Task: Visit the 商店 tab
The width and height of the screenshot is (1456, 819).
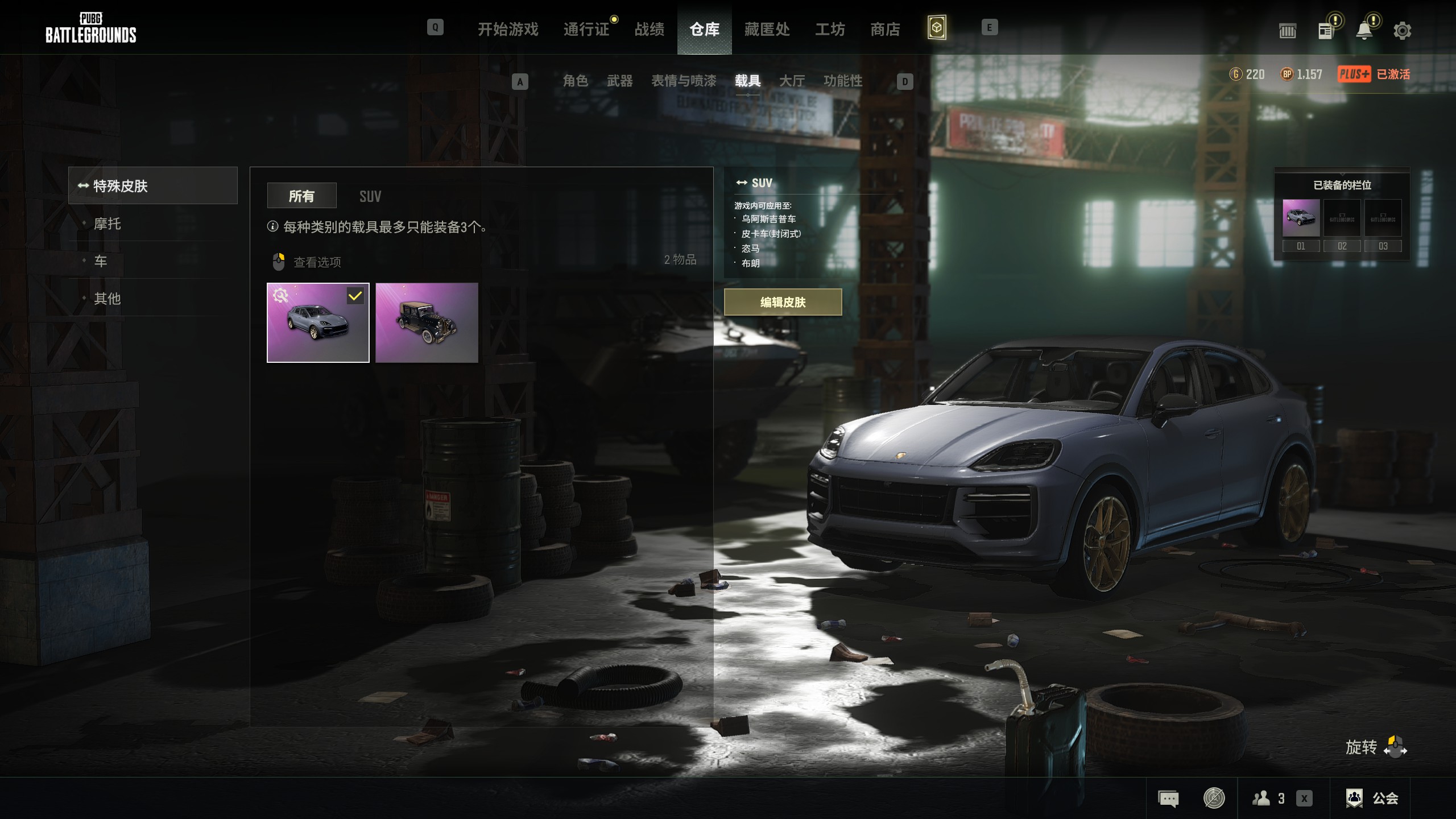Action: pyautogui.click(x=885, y=29)
